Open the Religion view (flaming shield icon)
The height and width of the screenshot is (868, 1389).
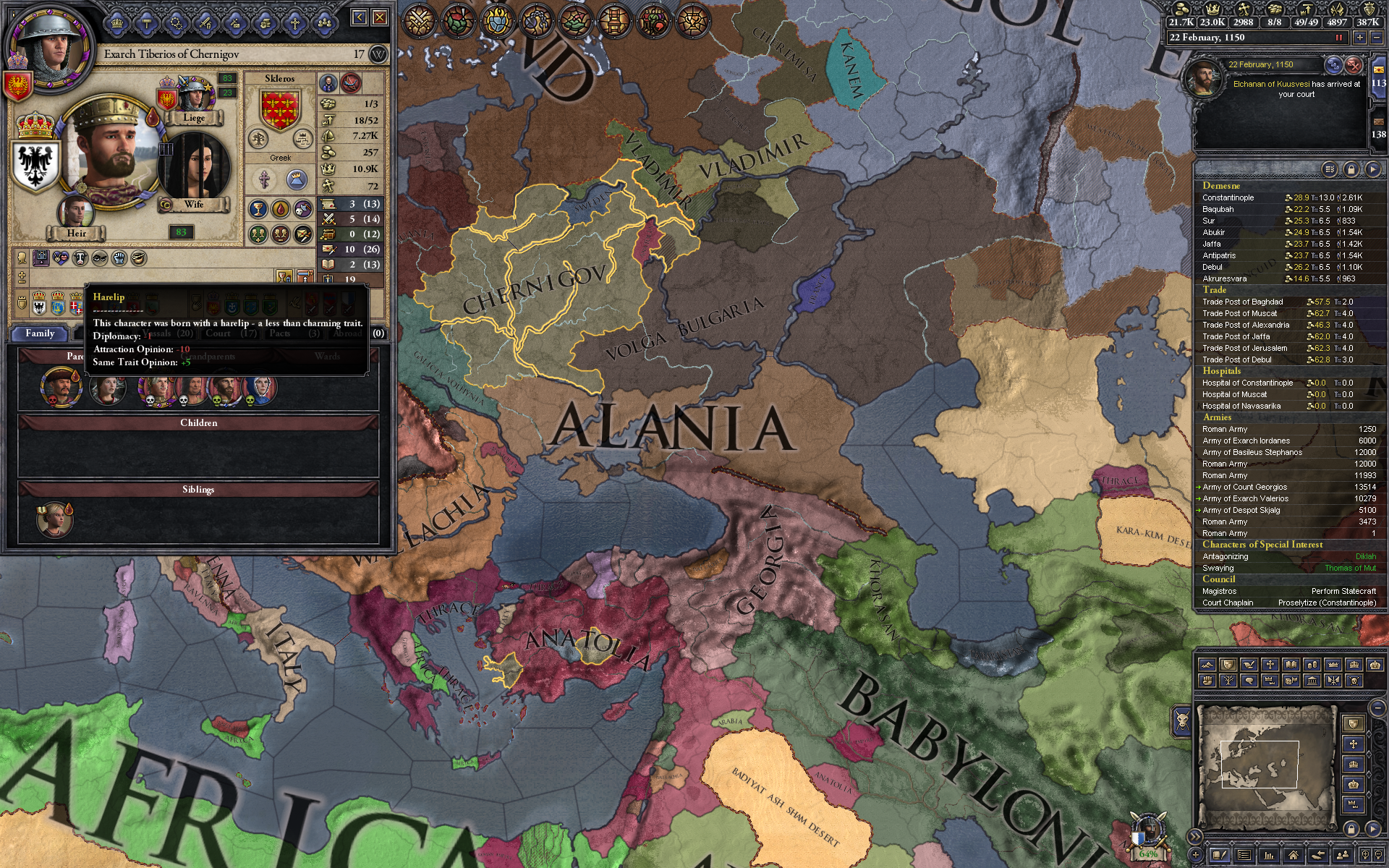[x=497, y=20]
